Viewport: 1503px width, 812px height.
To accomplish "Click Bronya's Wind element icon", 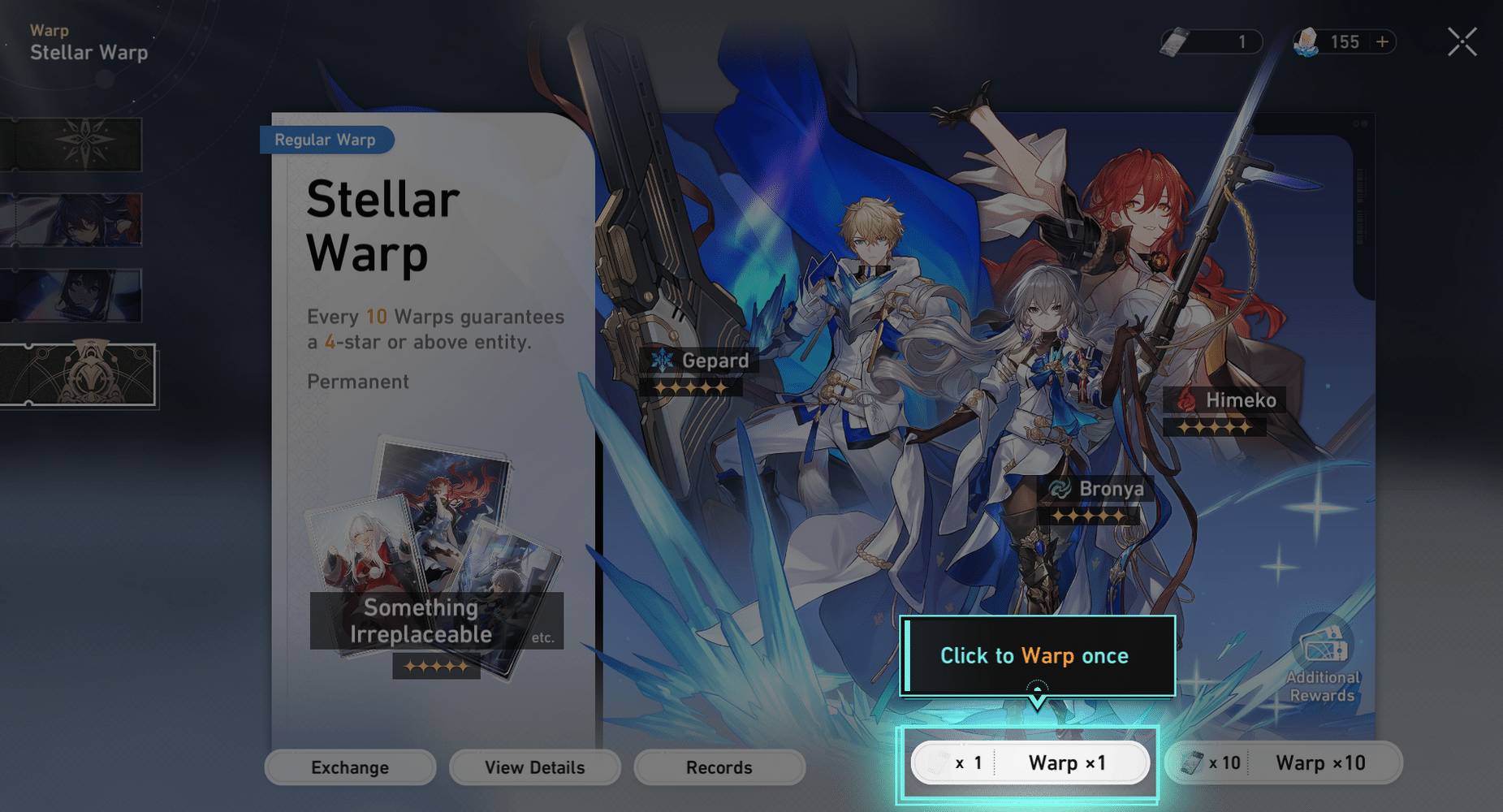I will pyautogui.click(x=1060, y=489).
